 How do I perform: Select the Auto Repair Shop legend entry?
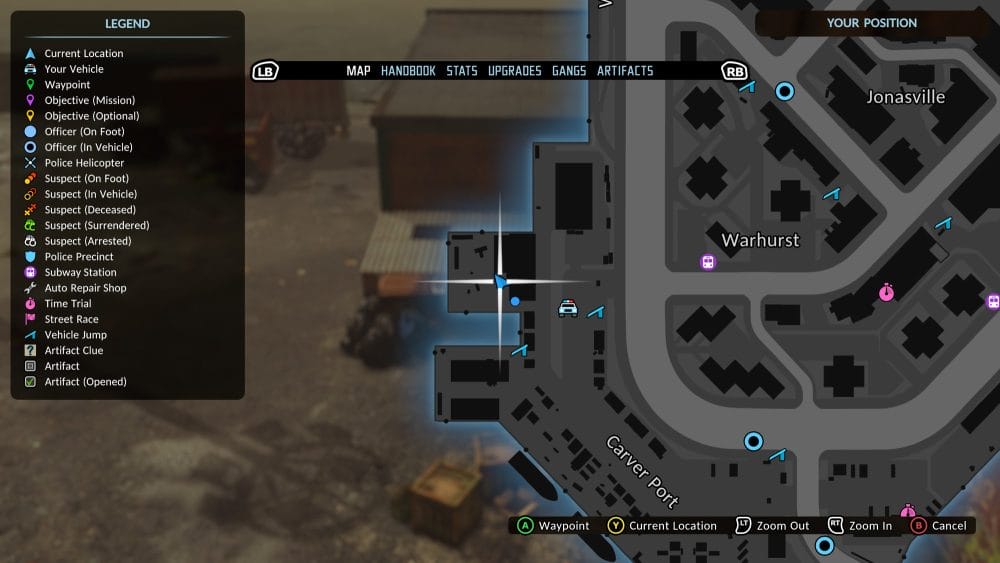pos(85,288)
